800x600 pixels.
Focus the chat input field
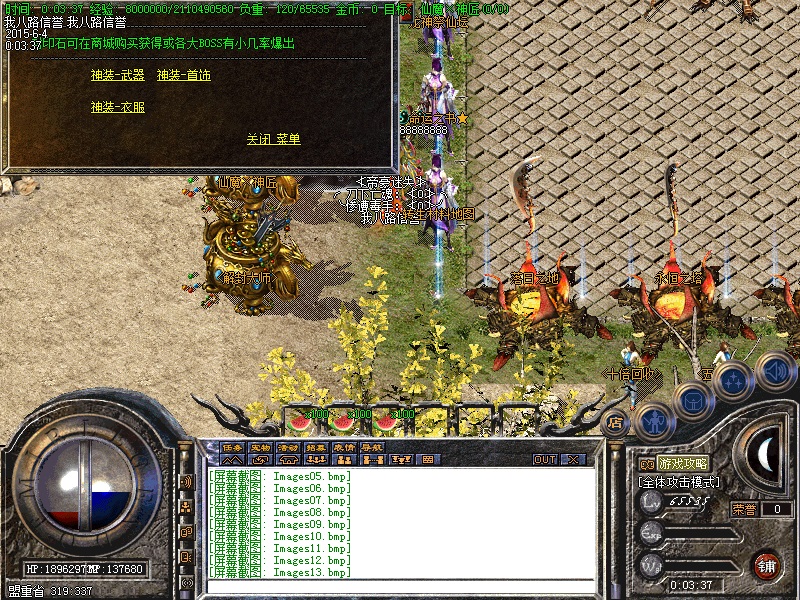click(x=400, y=584)
